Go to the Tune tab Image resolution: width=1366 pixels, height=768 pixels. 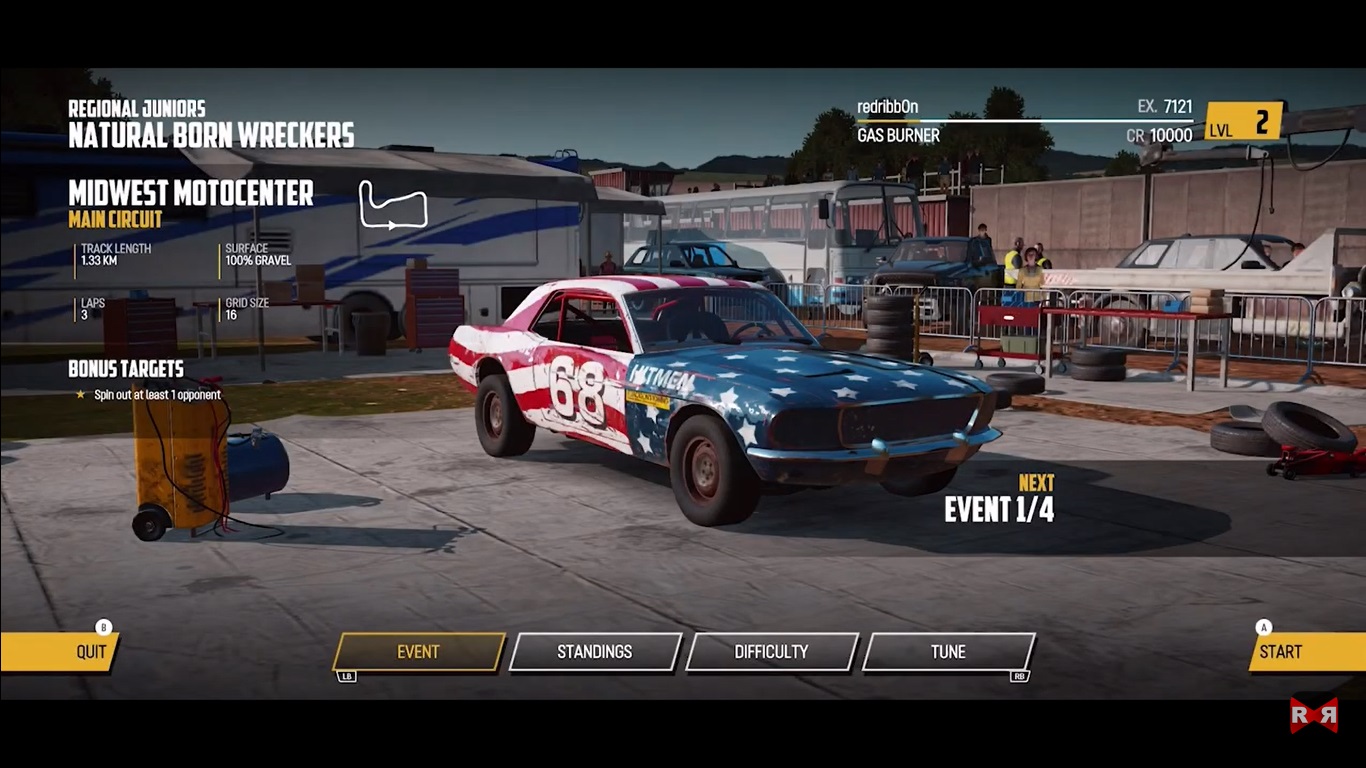(x=948, y=652)
